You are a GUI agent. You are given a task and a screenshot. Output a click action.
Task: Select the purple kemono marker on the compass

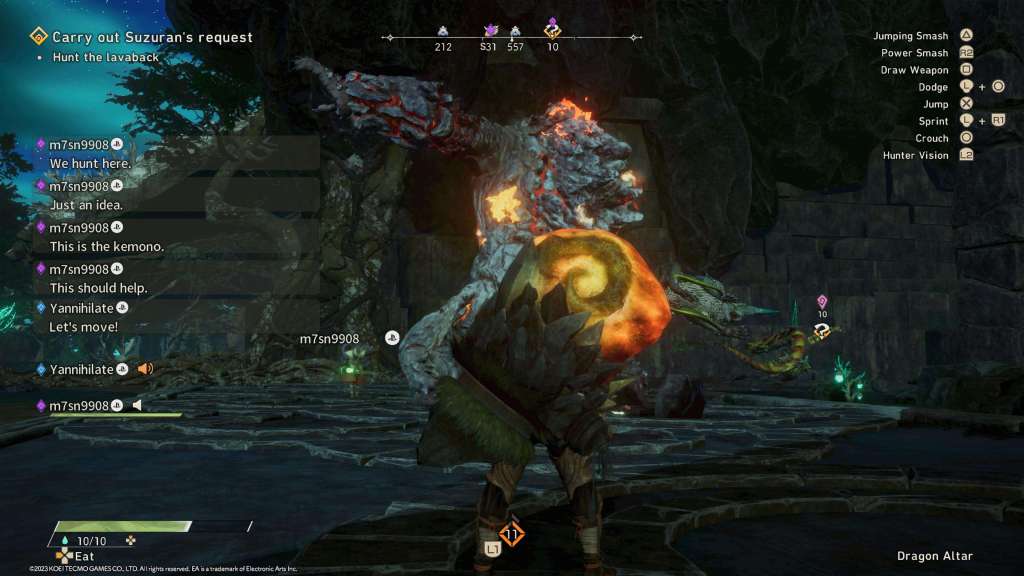click(491, 31)
